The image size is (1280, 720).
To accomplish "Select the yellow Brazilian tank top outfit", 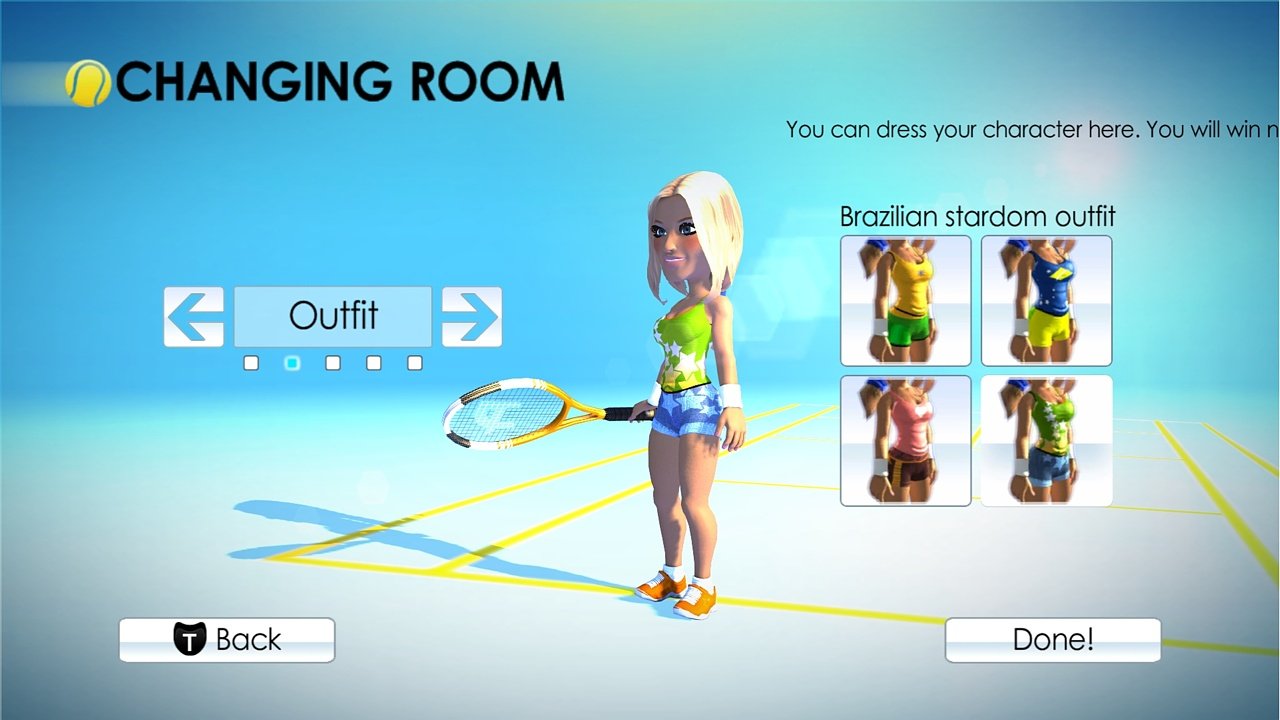I will click(x=904, y=301).
